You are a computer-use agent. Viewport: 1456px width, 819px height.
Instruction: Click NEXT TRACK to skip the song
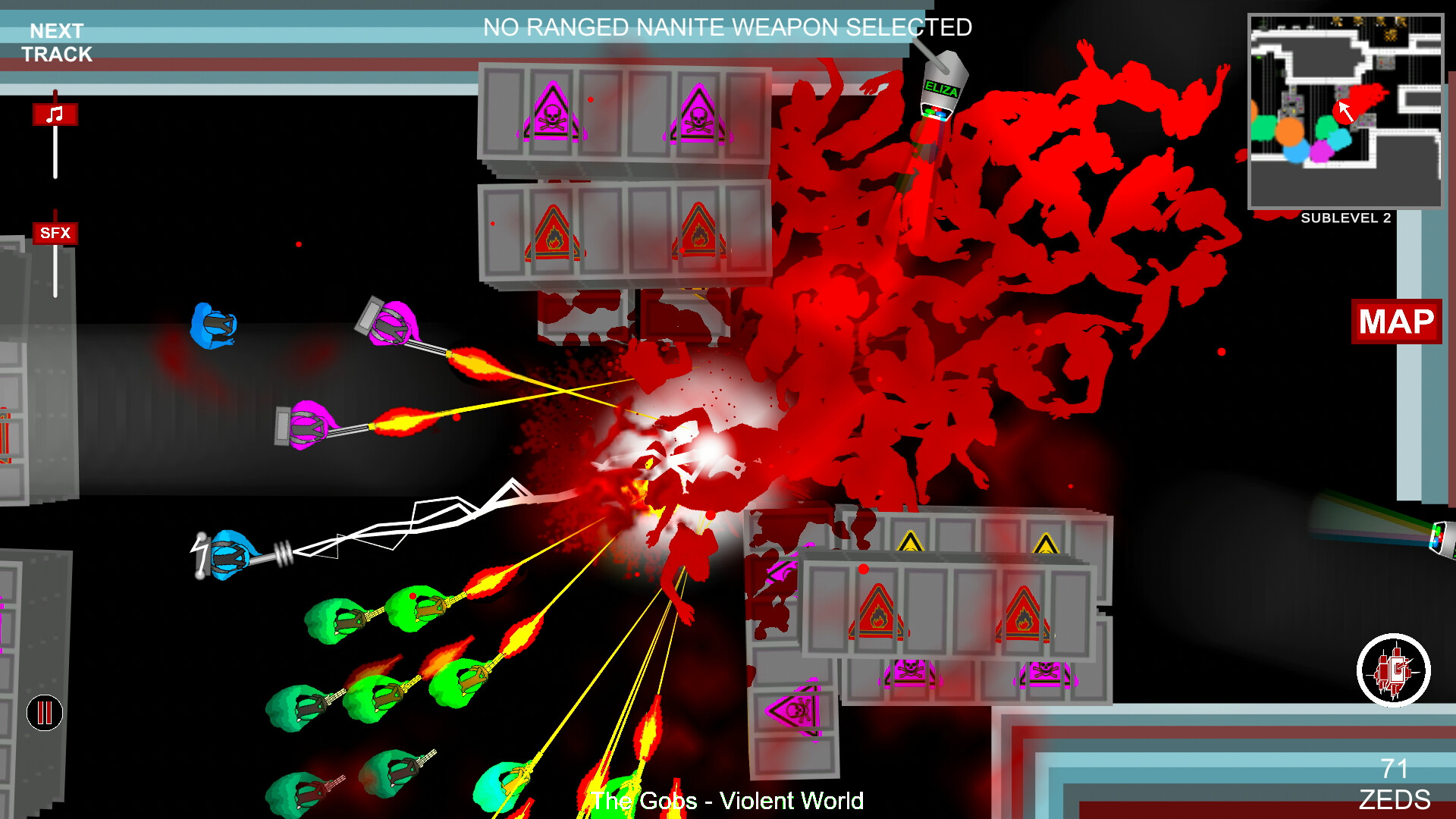click(56, 41)
